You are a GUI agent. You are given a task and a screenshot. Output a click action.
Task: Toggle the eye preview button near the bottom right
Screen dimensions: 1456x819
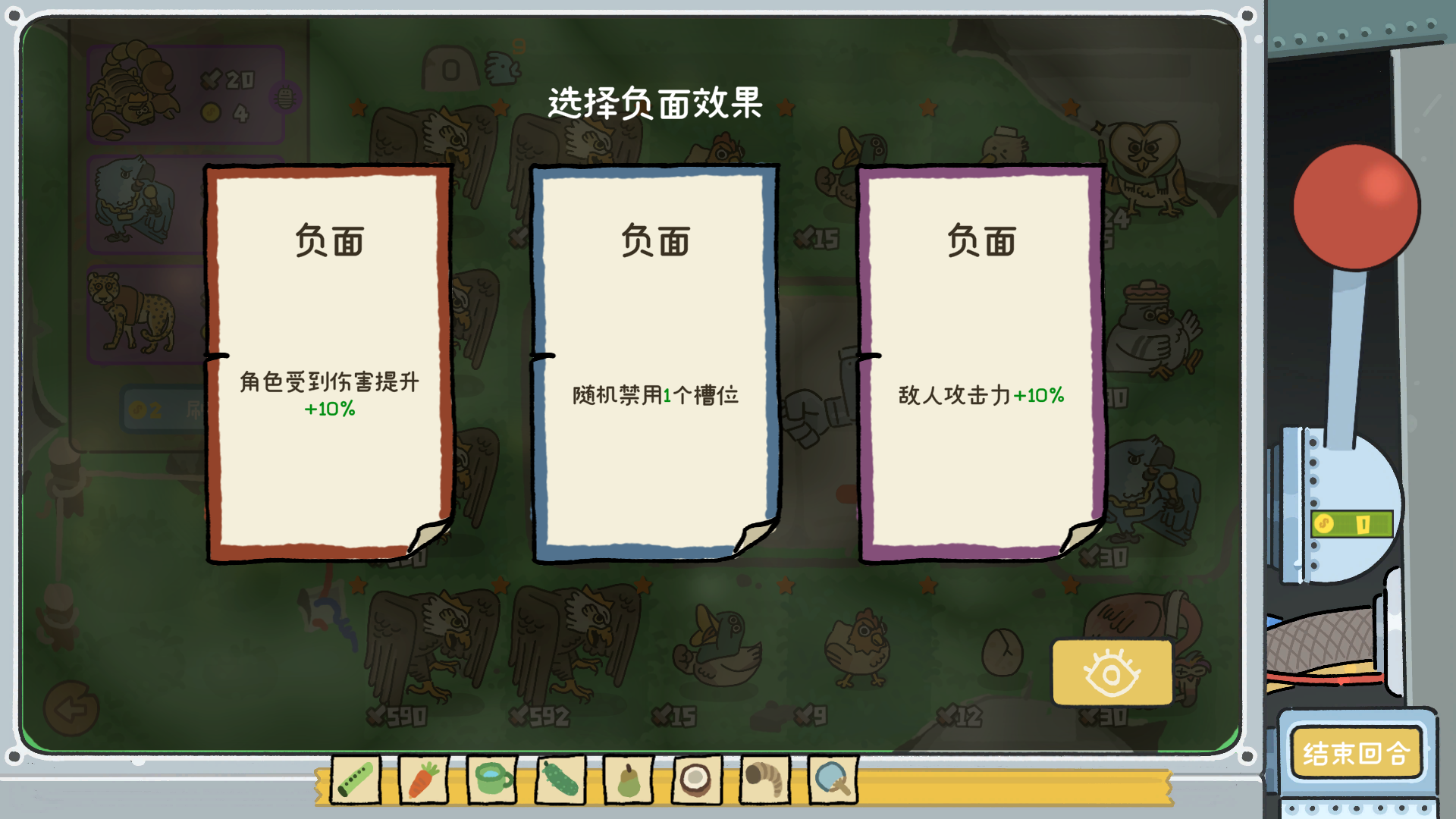click(1111, 672)
